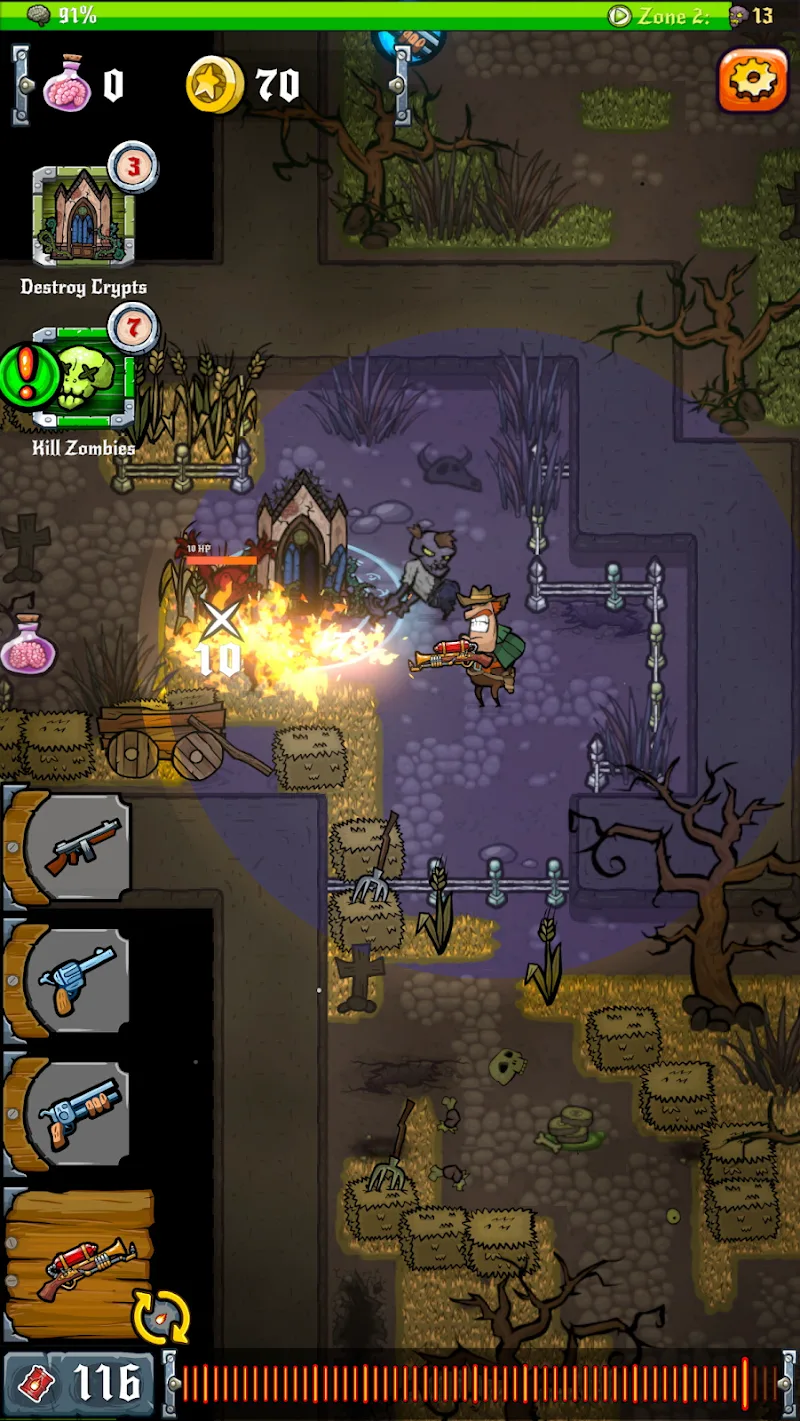
Task: Open the Destroy Crypts objective
Action: [82, 215]
